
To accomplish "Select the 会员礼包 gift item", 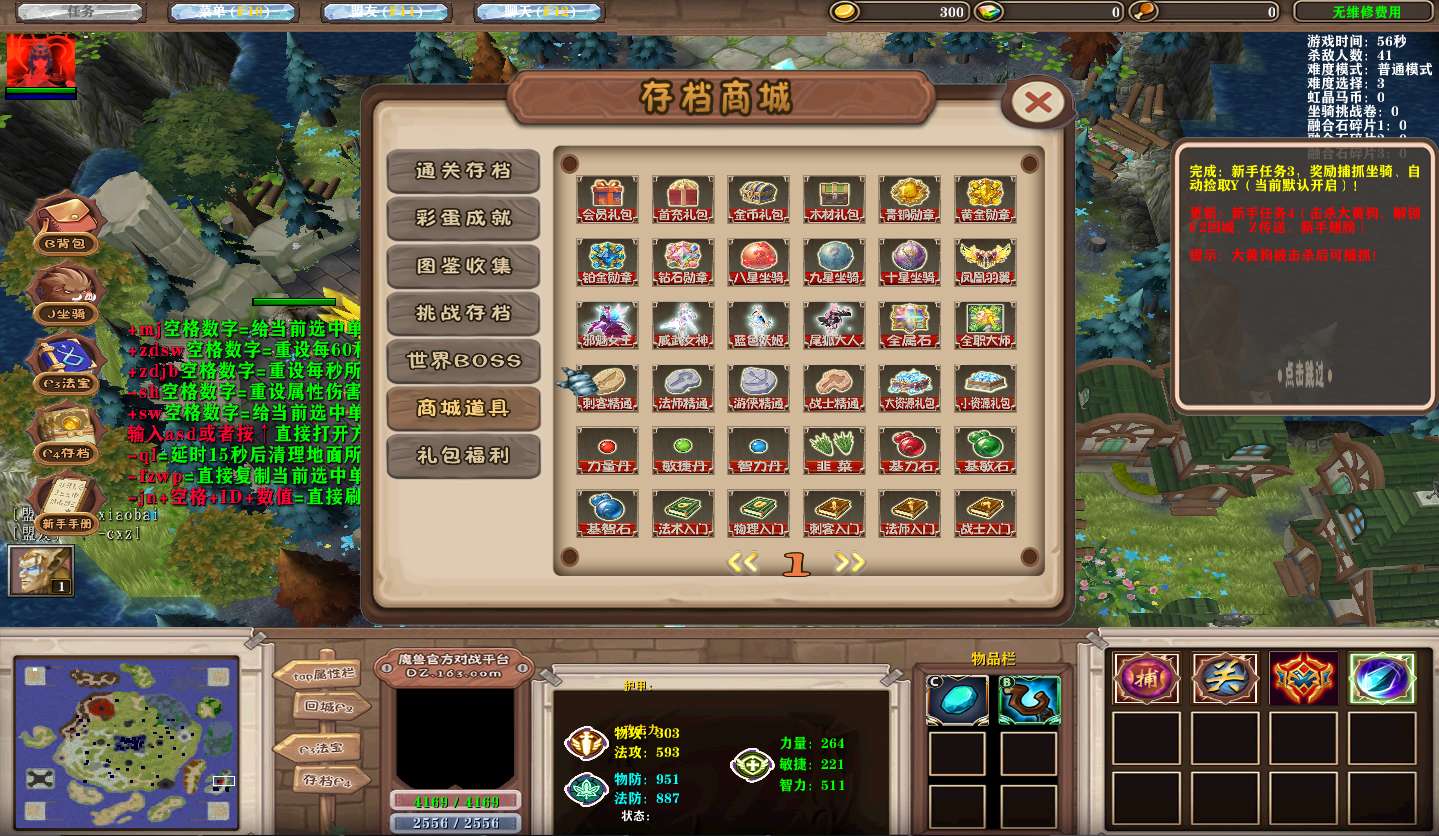I will pos(607,198).
